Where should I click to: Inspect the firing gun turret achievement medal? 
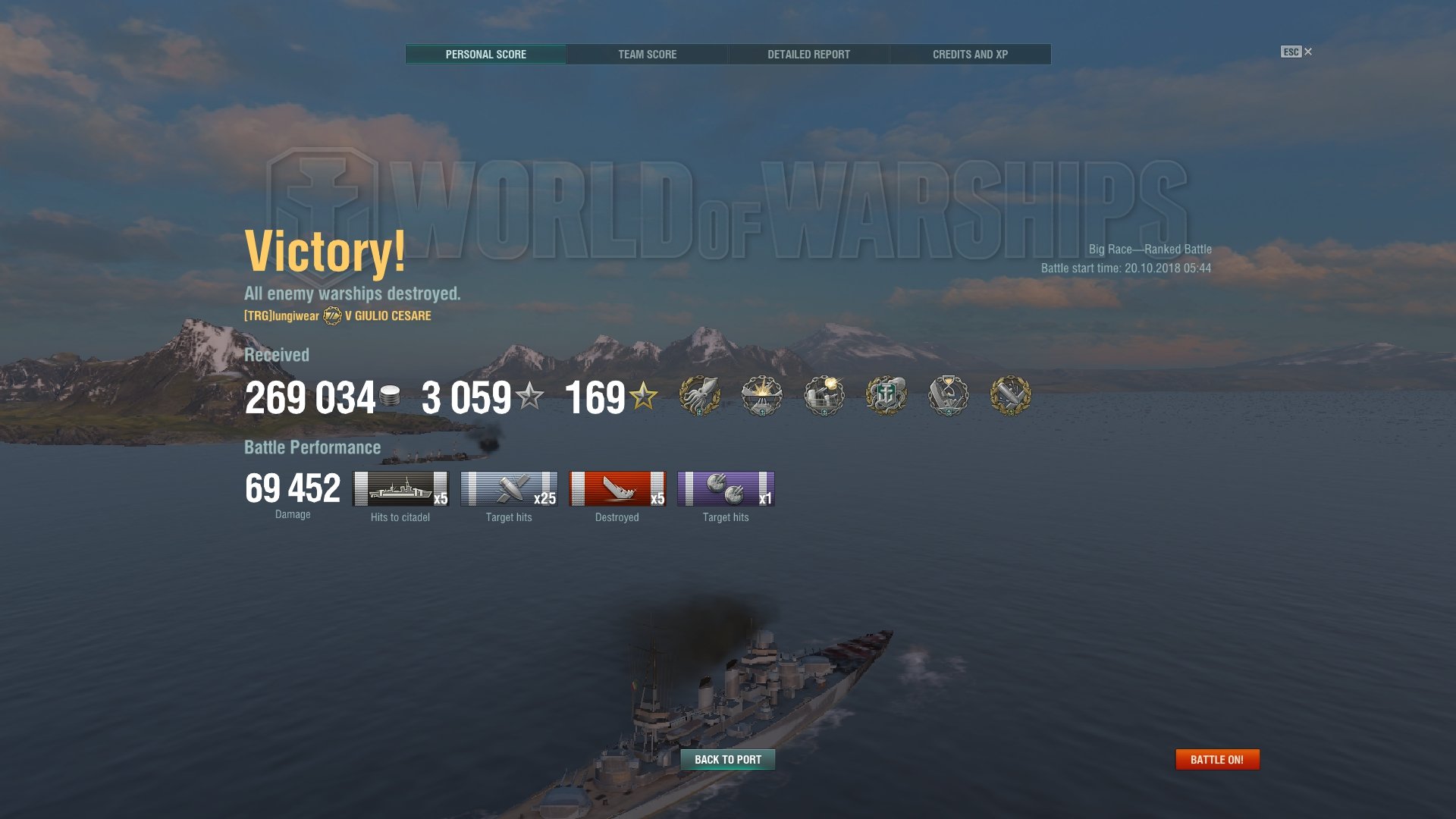click(x=824, y=395)
